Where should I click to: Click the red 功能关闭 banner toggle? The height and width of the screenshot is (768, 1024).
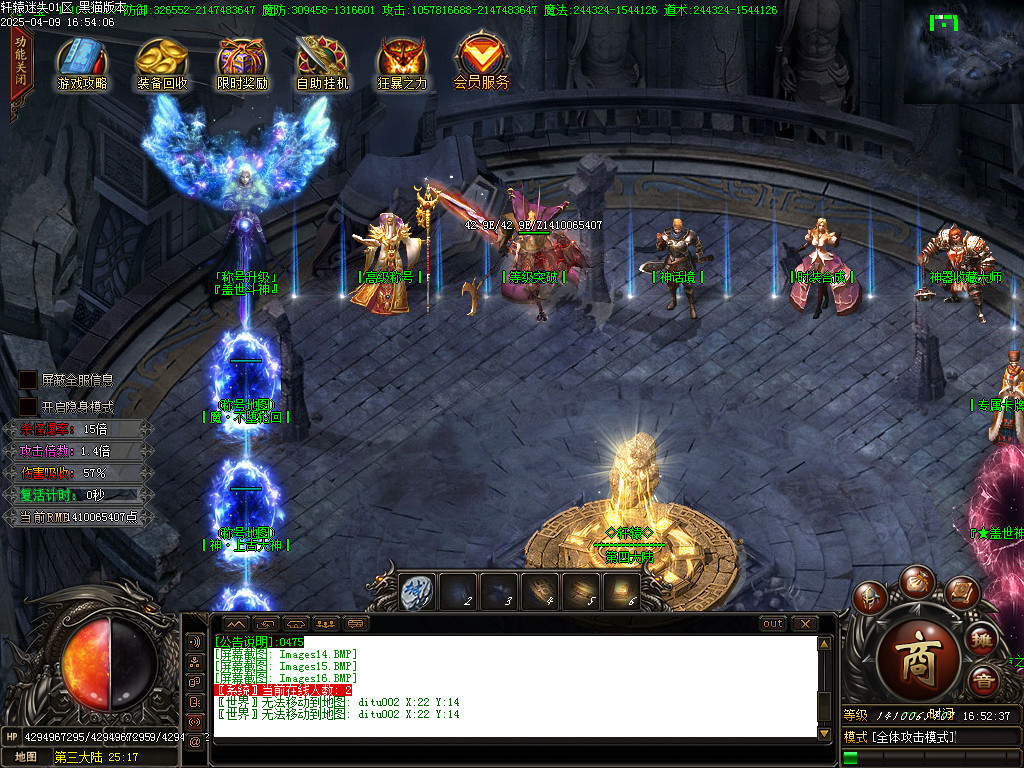pyautogui.click(x=21, y=64)
